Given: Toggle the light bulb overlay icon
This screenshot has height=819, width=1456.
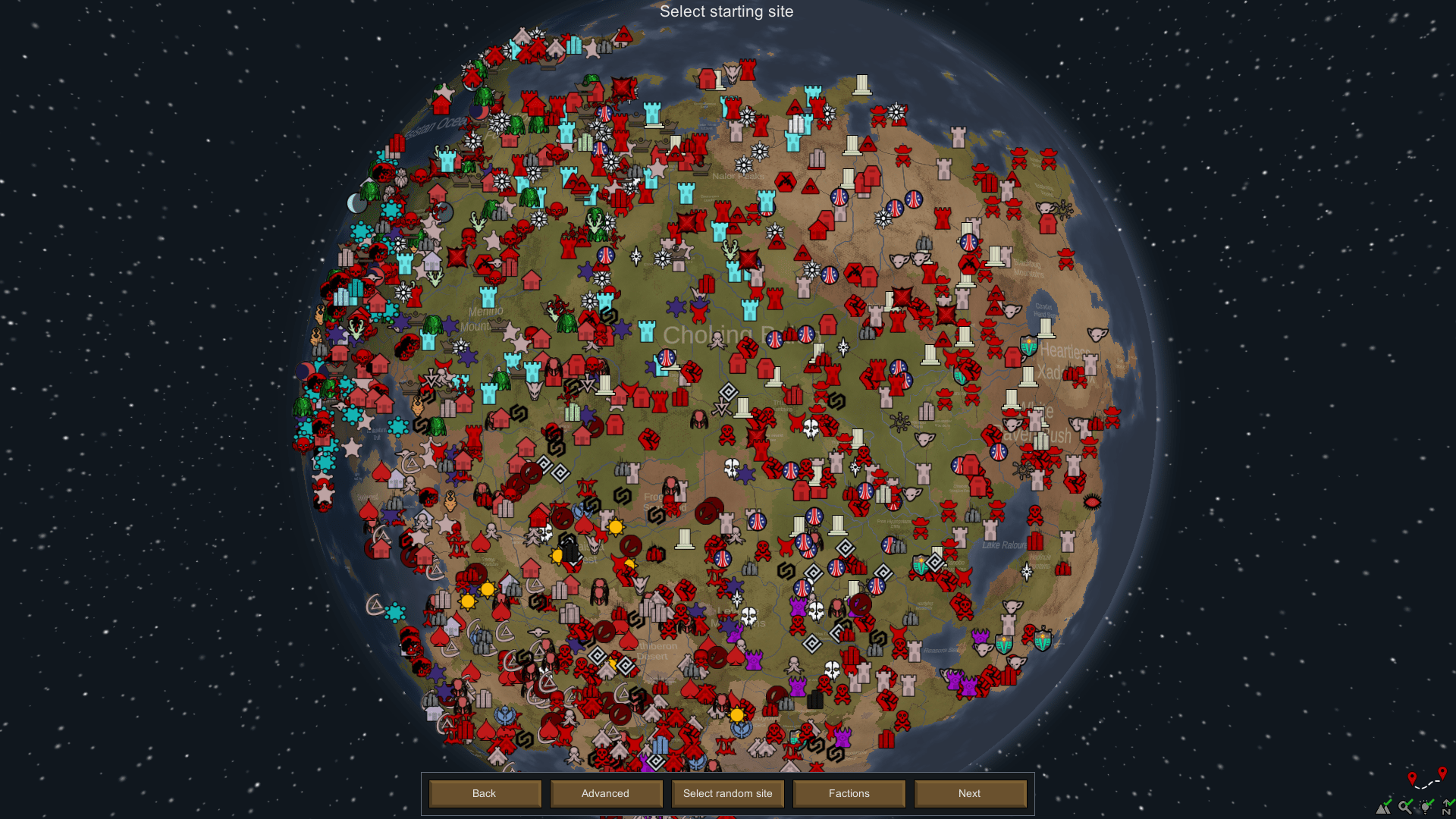Looking at the screenshot, I should point(1426,807).
